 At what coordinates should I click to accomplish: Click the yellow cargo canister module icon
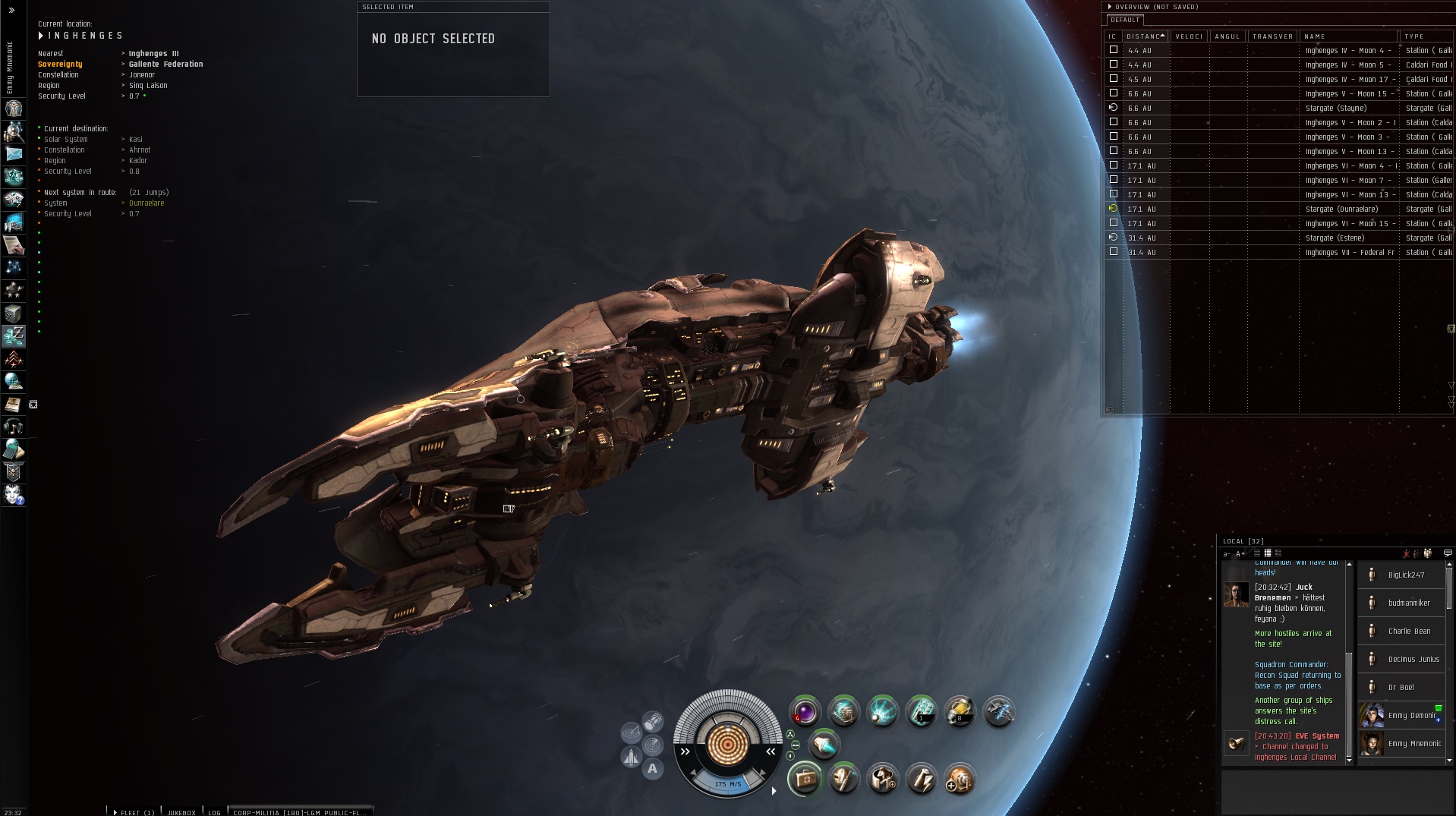(960, 712)
